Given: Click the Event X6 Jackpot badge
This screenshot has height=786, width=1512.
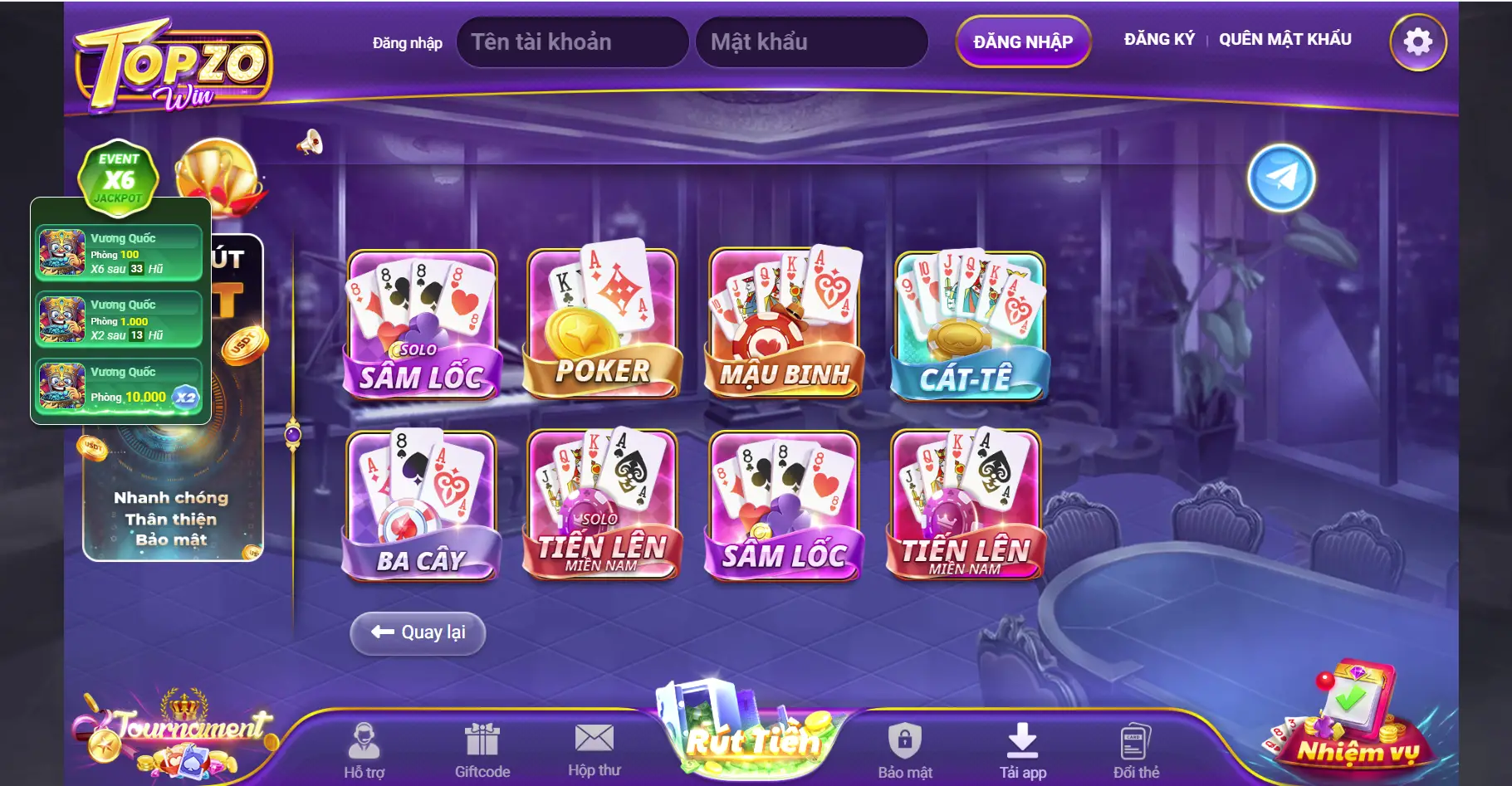Looking at the screenshot, I should [x=118, y=178].
